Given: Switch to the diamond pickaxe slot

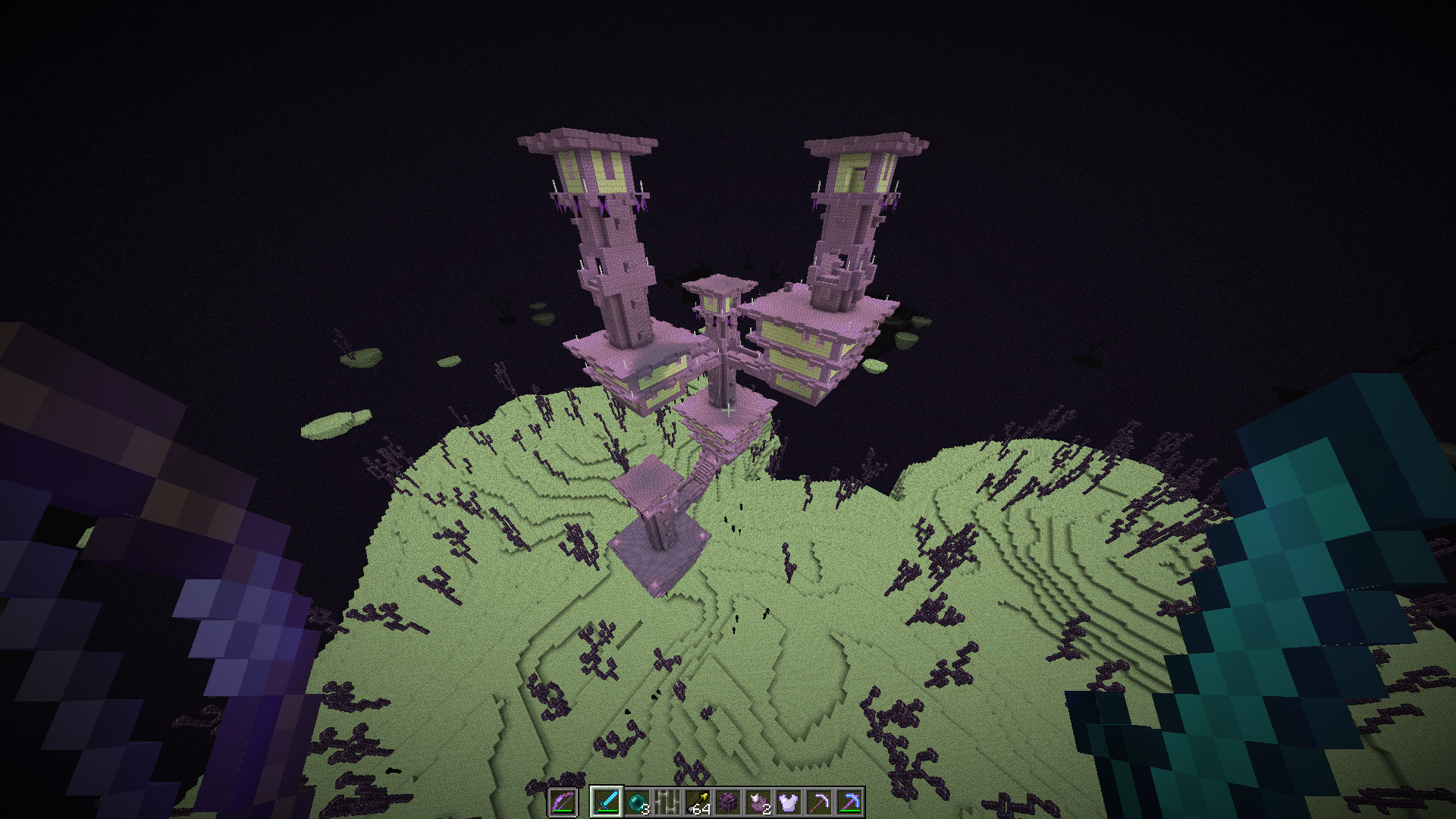Looking at the screenshot, I should click(x=849, y=802).
